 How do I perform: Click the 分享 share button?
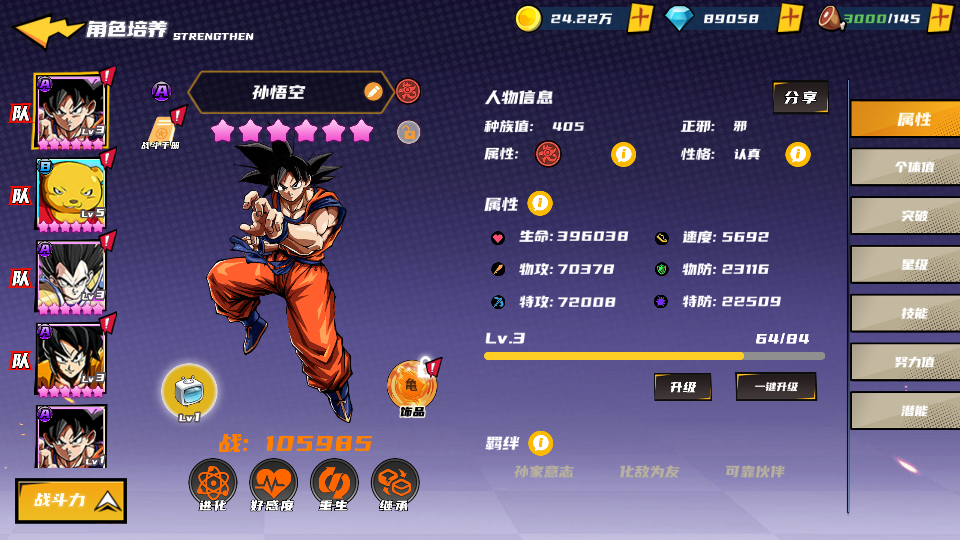[x=800, y=97]
